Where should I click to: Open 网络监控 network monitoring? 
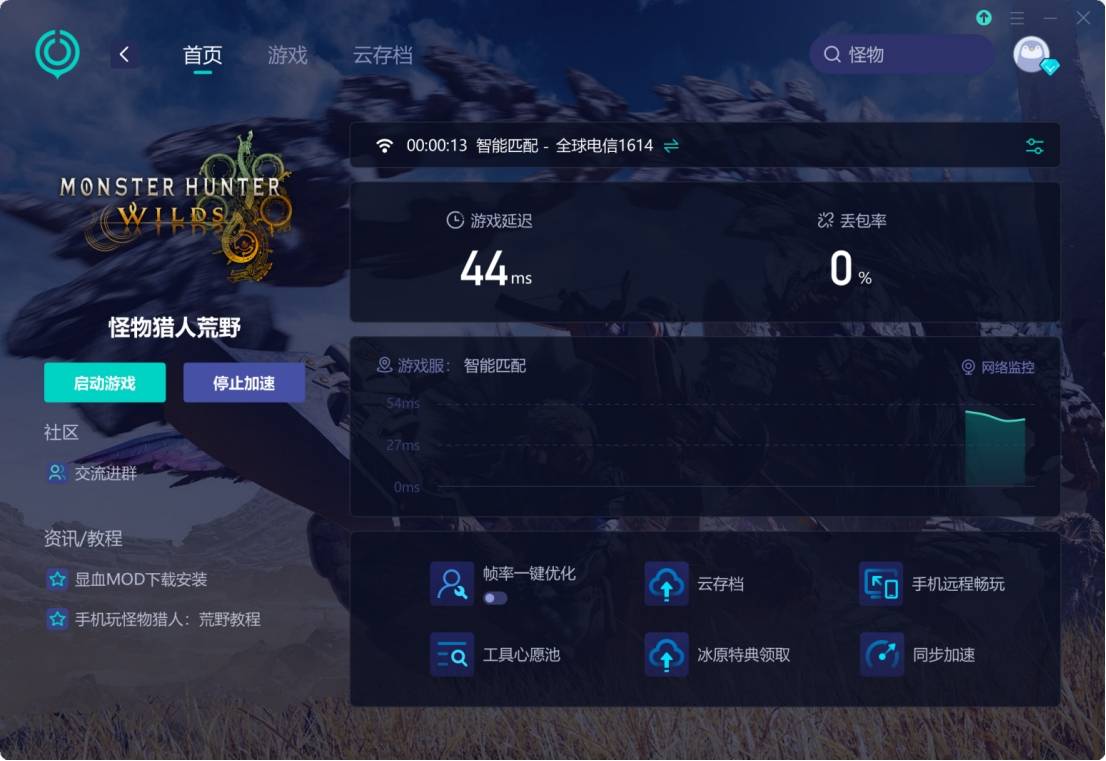(x=998, y=367)
